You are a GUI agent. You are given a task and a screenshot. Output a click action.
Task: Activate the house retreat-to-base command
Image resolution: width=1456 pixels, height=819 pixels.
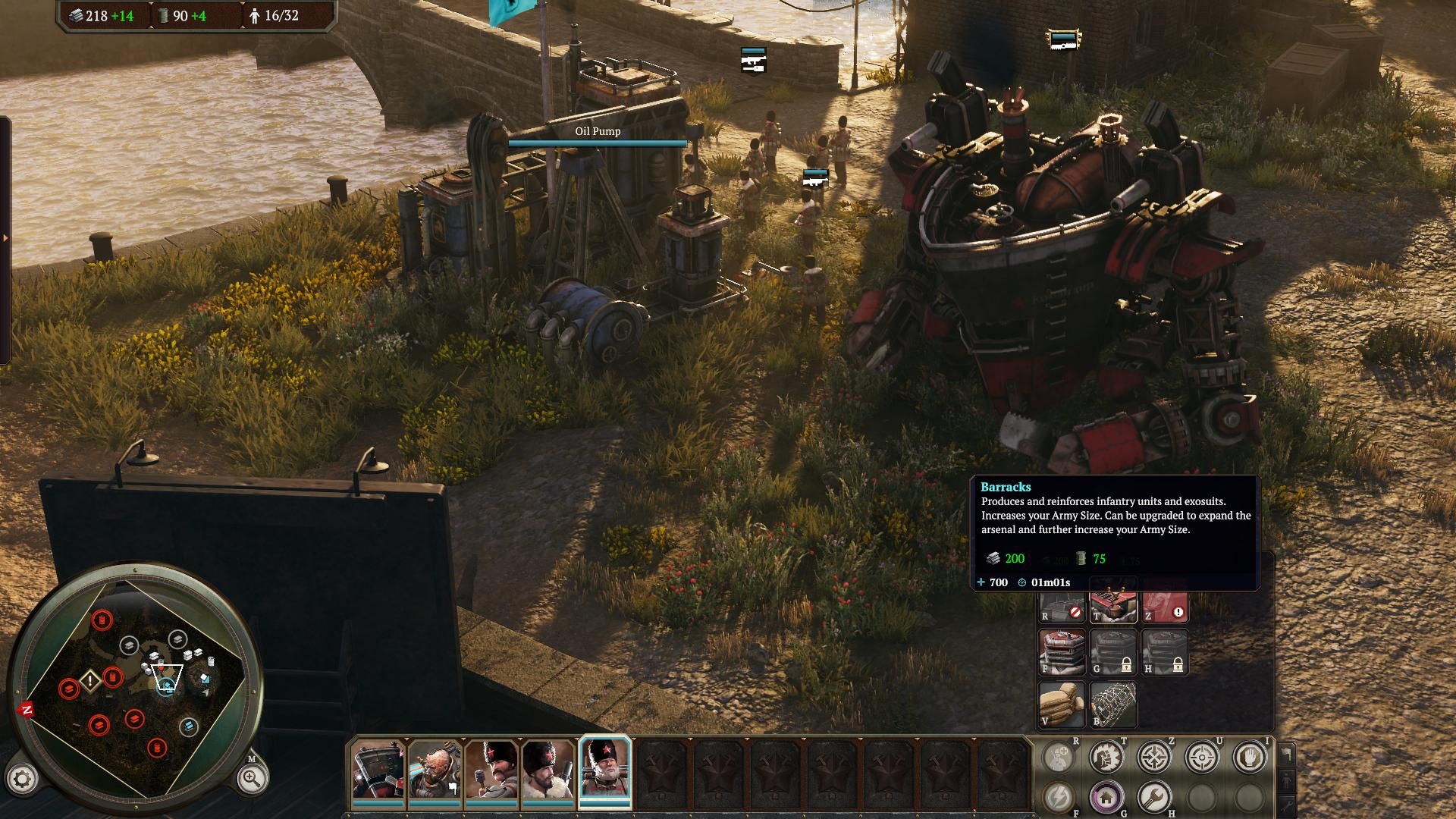(1106, 797)
